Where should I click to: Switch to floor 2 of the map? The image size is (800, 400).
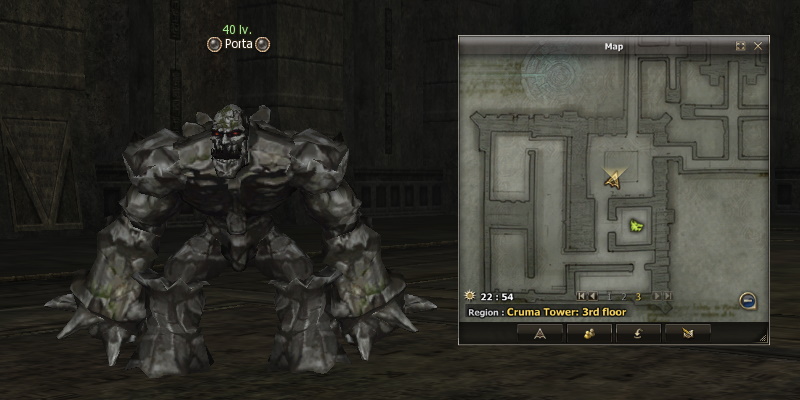pyautogui.click(x=624, y=296)
